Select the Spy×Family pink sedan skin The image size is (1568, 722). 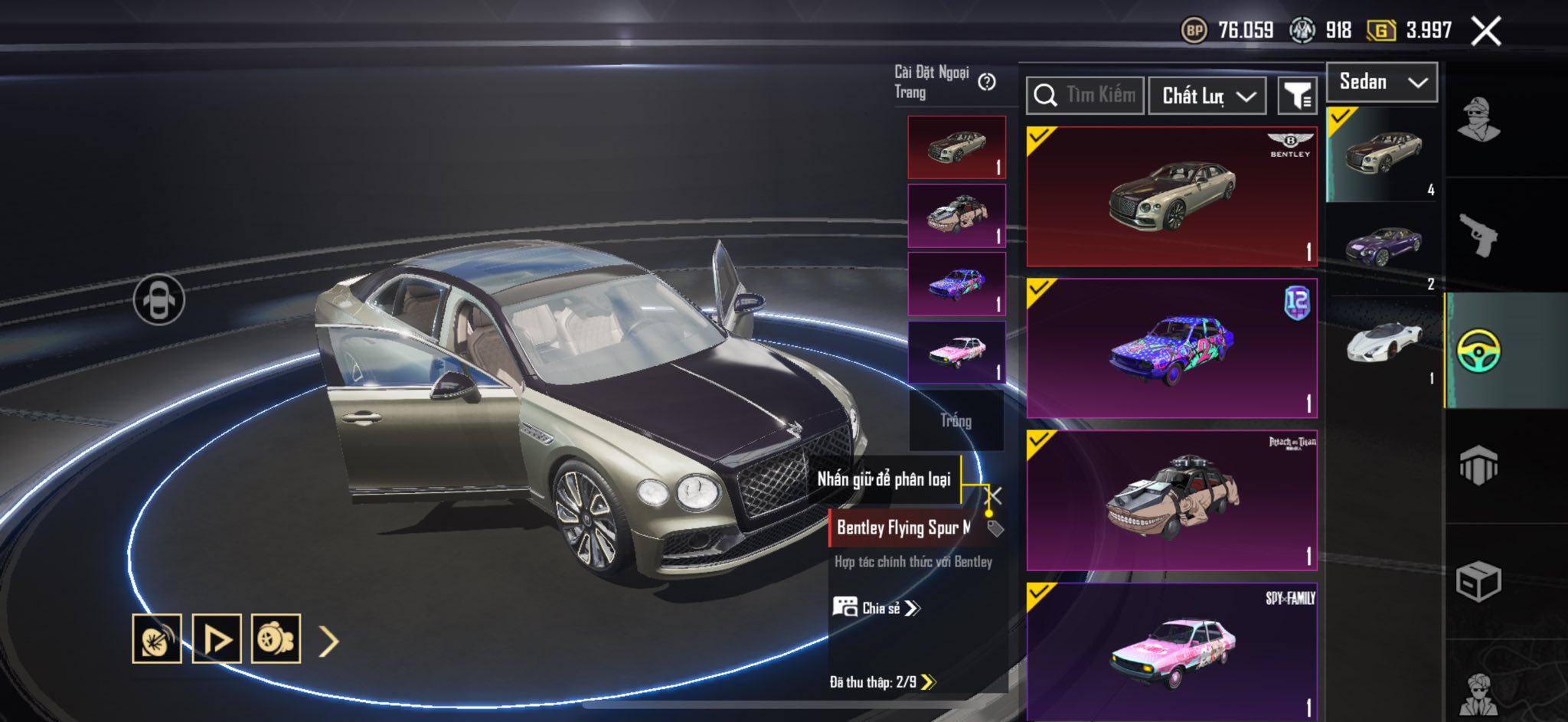[1171, 651]
